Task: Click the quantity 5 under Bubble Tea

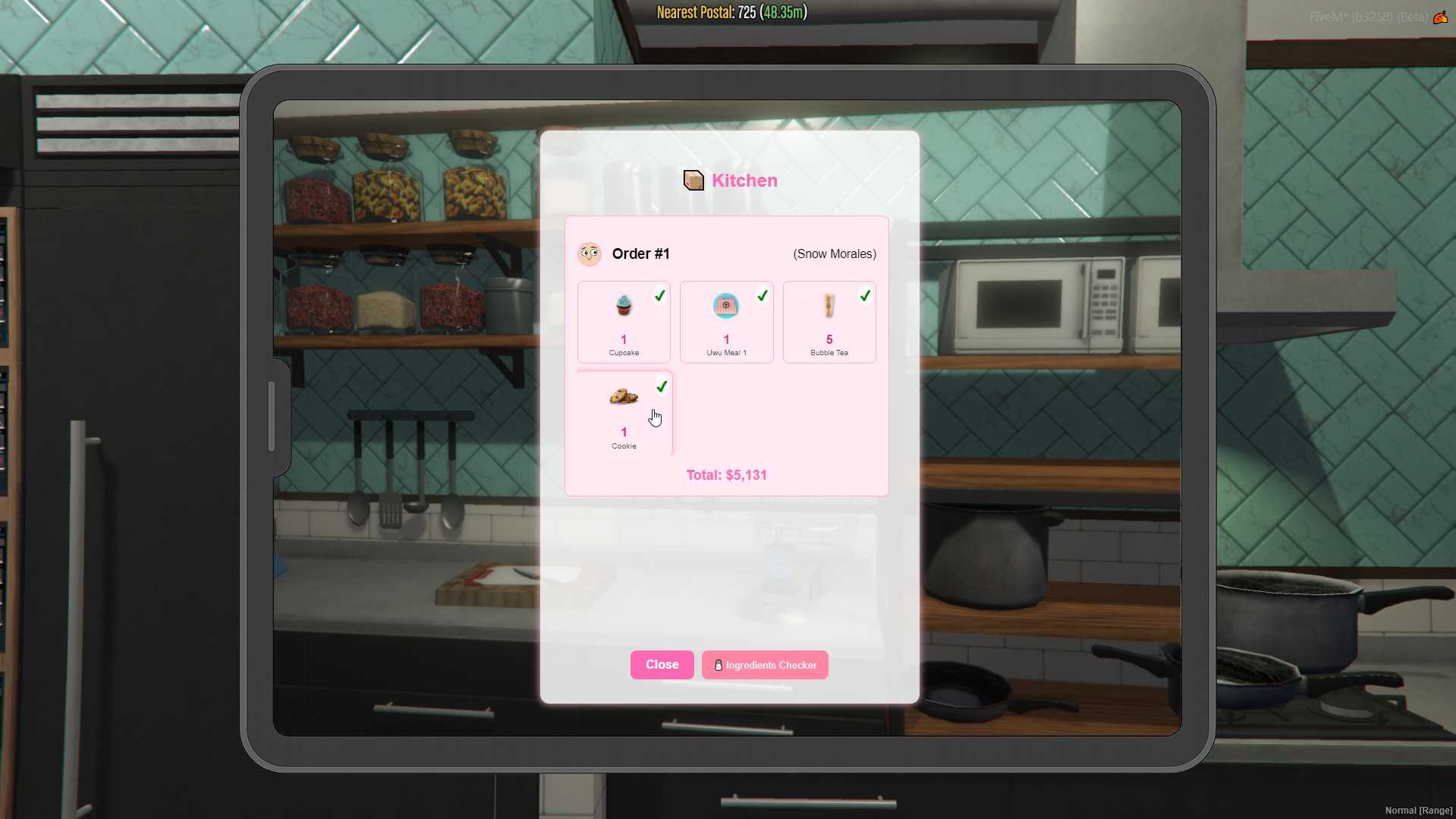Action: [x=829, y=340]
